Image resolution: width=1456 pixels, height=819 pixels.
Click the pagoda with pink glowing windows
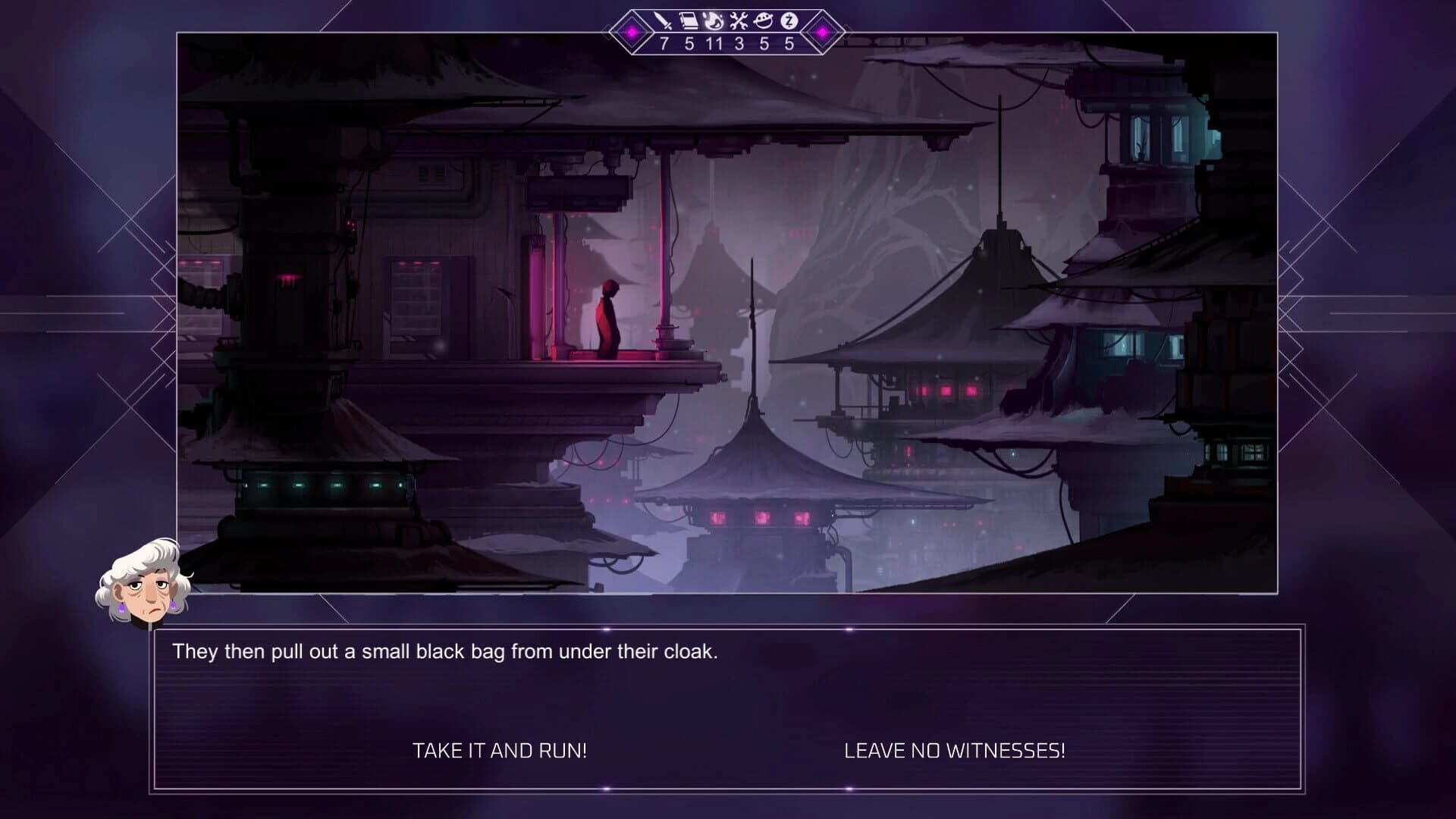pyautogui.click(x=762, y=516)
